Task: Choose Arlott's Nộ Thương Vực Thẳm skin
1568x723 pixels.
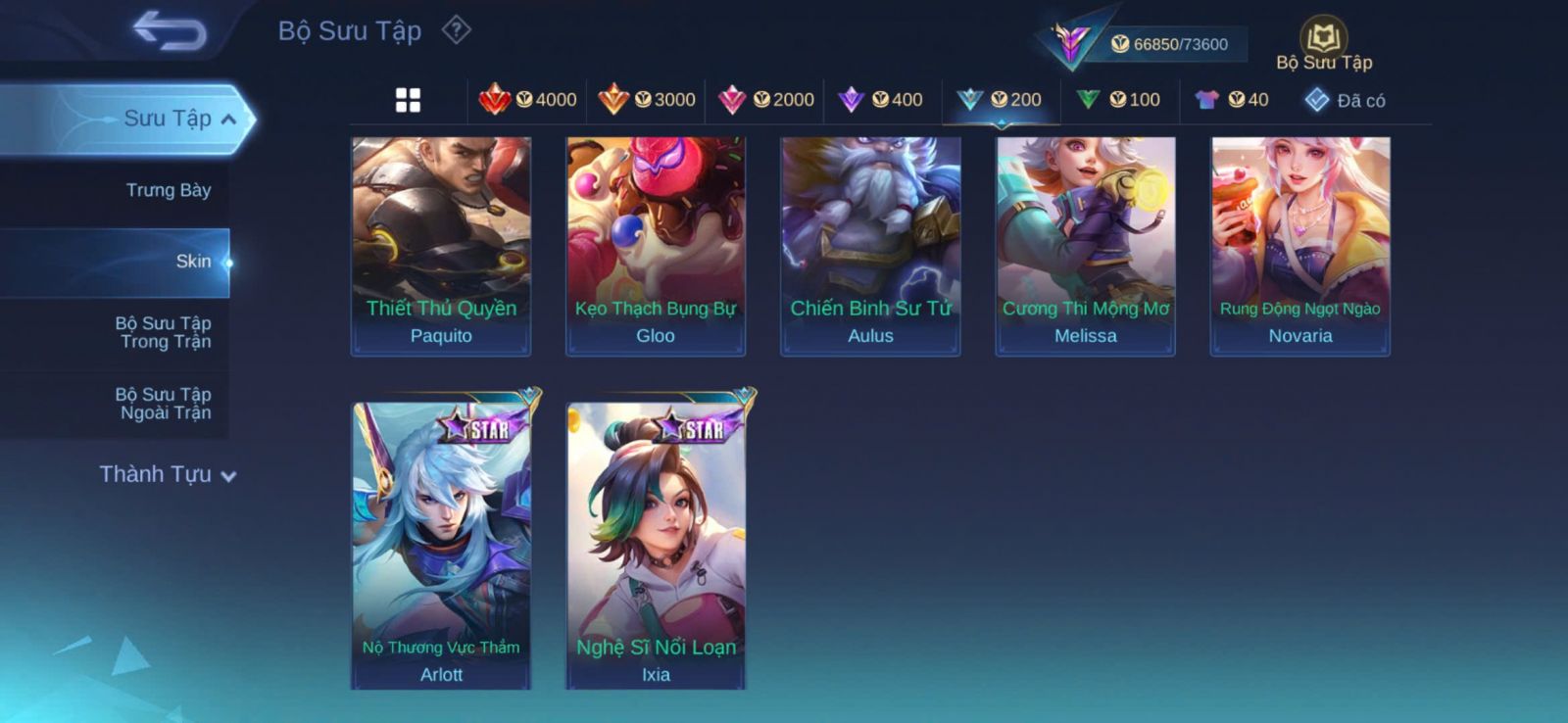Action: coord(441,546)
